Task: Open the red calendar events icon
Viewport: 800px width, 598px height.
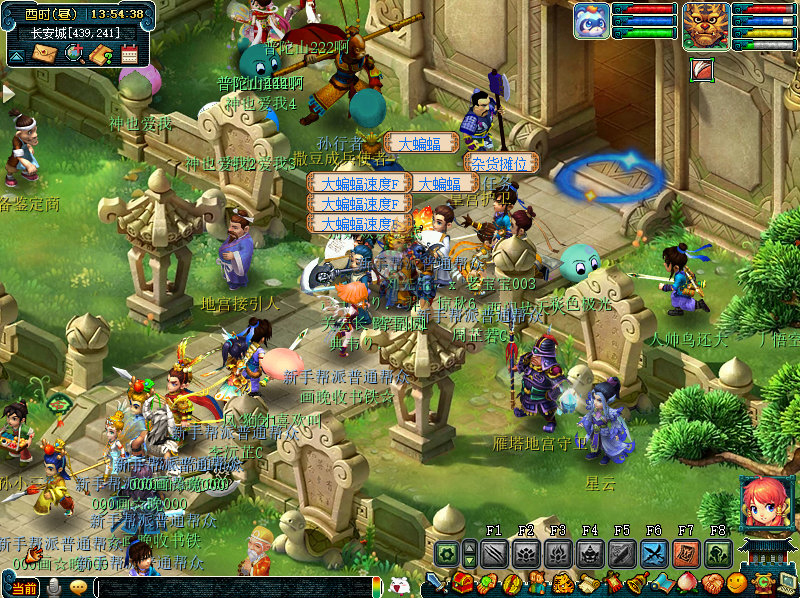Action: 129,54
